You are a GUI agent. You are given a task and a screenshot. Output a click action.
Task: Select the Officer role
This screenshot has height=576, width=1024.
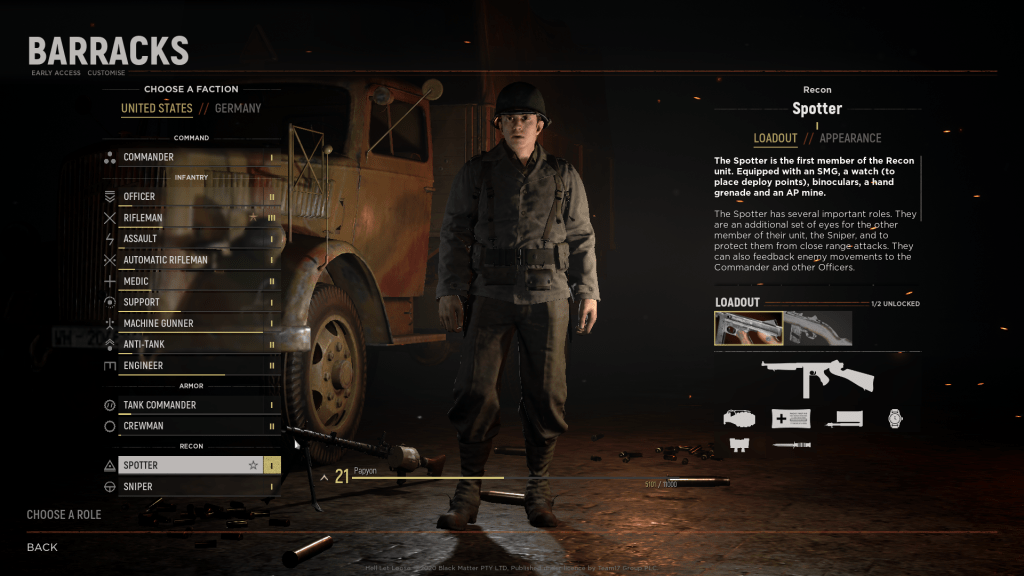(x=190, y=196)
